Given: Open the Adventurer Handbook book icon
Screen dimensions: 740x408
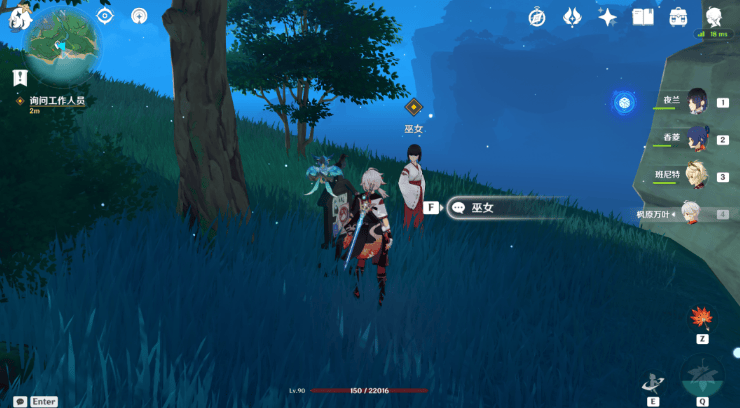Looking at the screenshot, I should (x=643, y=17).
